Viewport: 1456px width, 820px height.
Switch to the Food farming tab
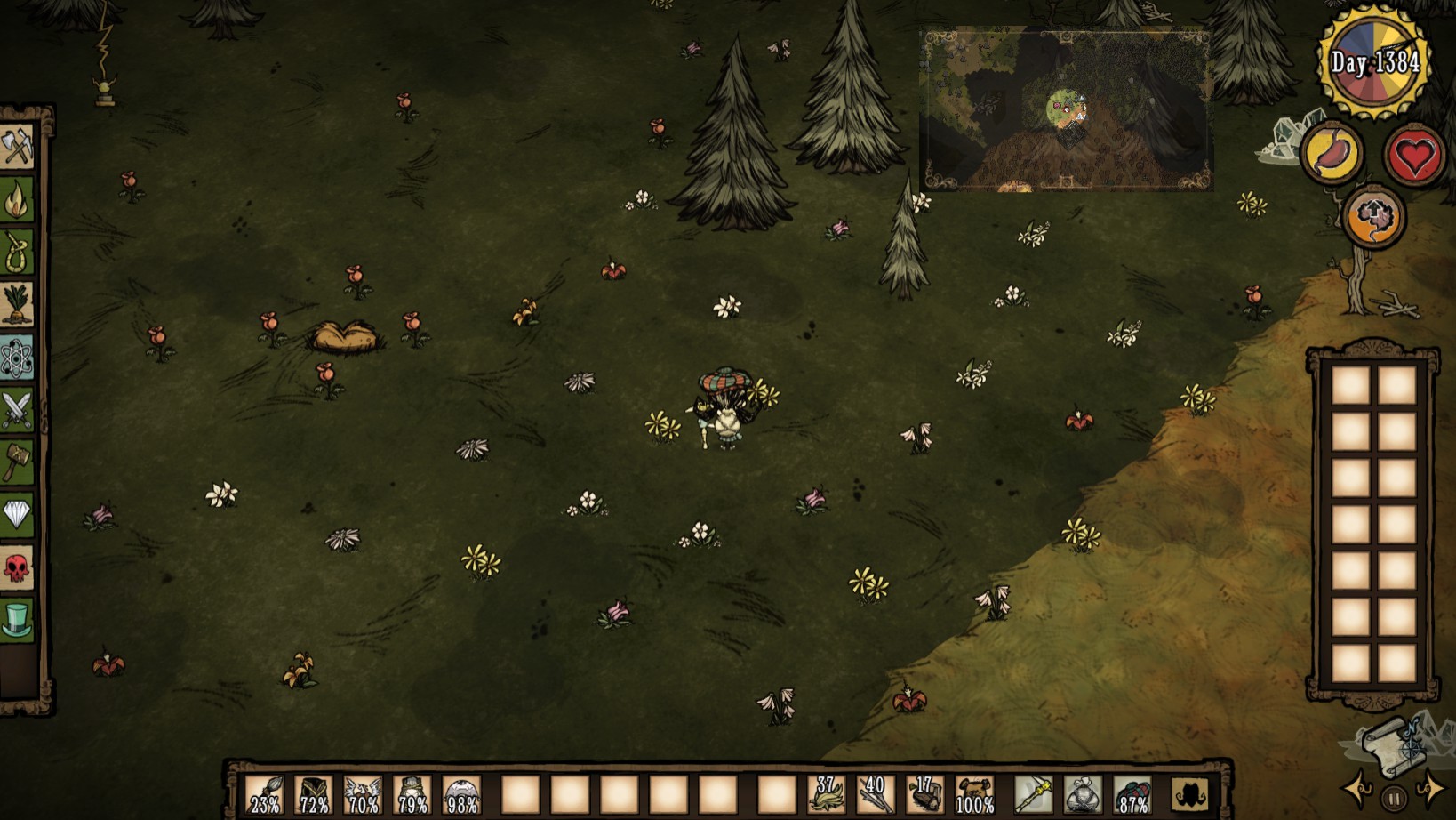pos(18,304)
